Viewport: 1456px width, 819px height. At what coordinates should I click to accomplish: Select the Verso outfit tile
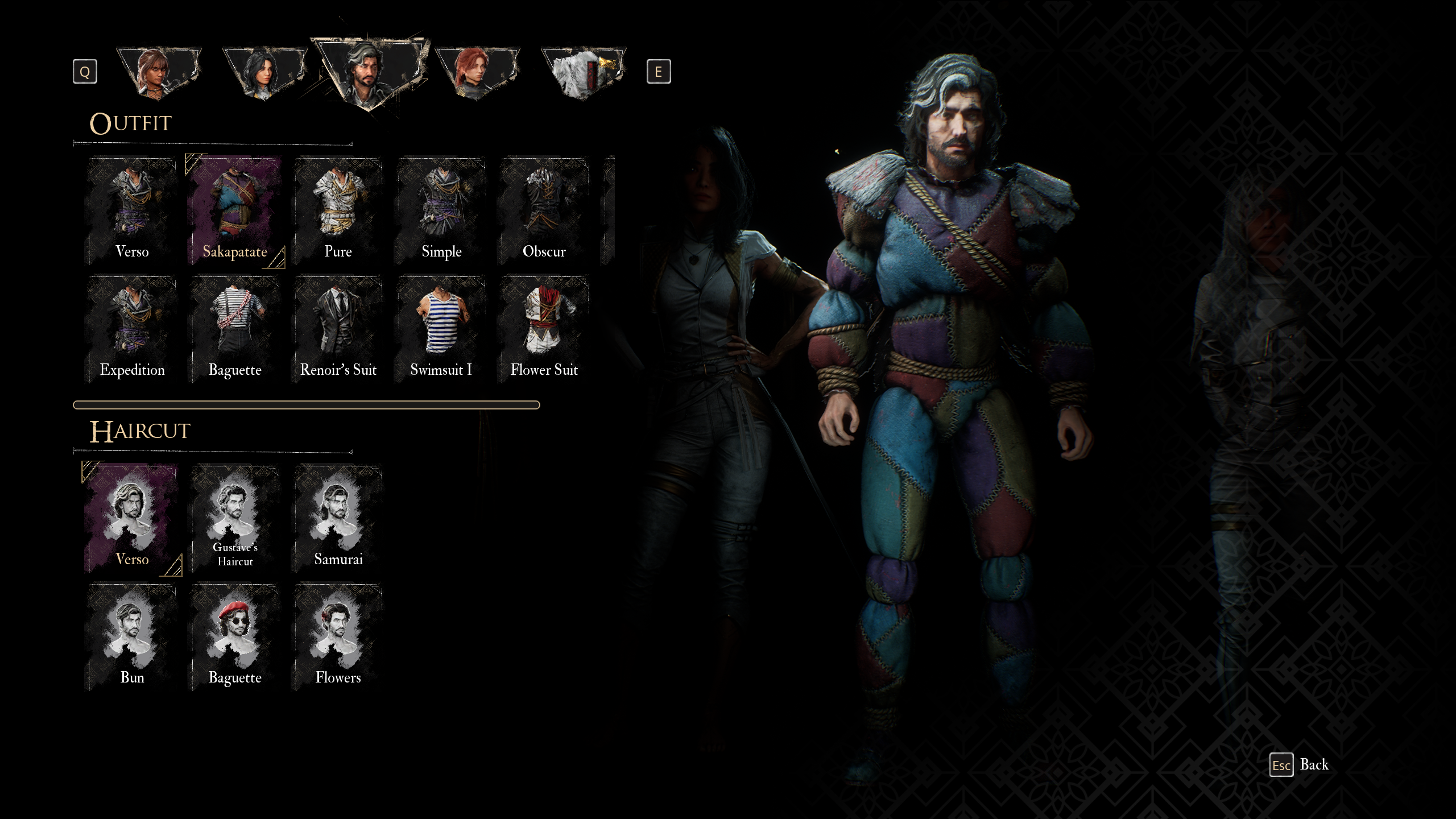132,210
